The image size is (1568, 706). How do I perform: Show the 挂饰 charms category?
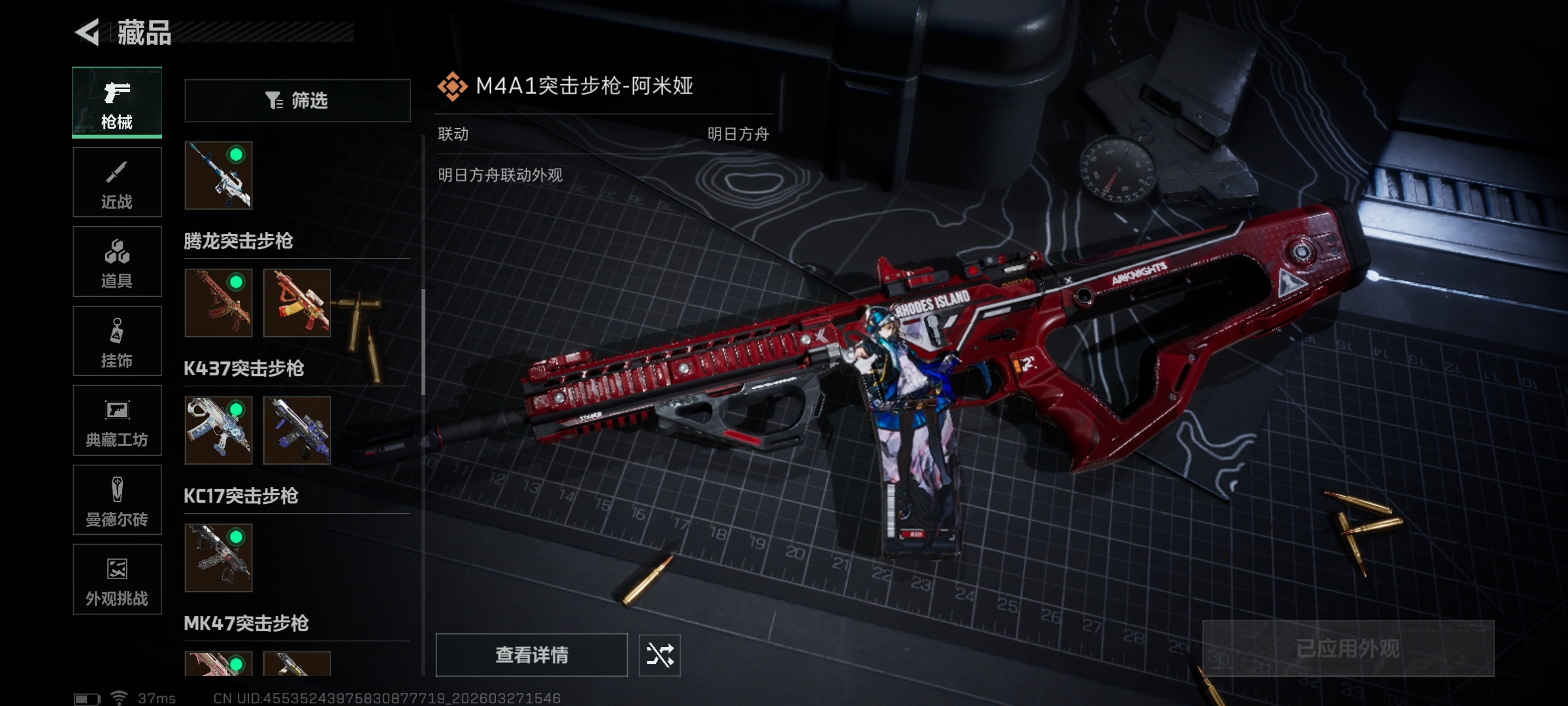(x=117, y=341)
